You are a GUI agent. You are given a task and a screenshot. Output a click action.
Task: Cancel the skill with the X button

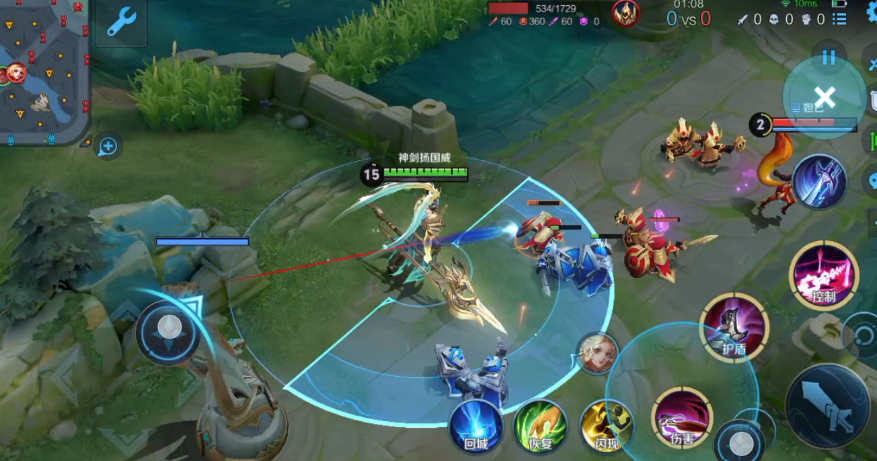pyautogui.click(x=824, y=97)
